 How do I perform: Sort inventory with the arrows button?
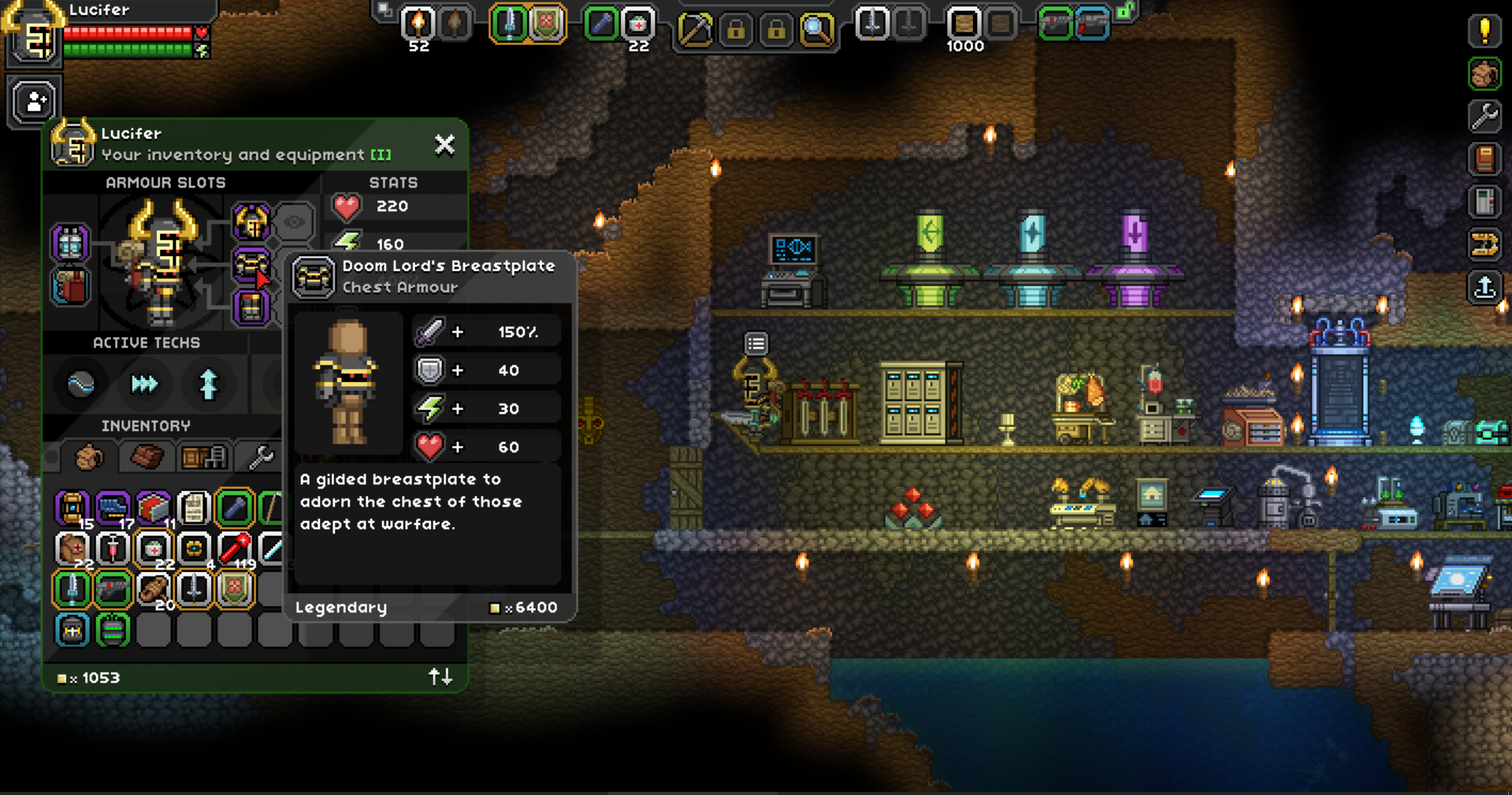pyautogui.click(x=440, y=677)
